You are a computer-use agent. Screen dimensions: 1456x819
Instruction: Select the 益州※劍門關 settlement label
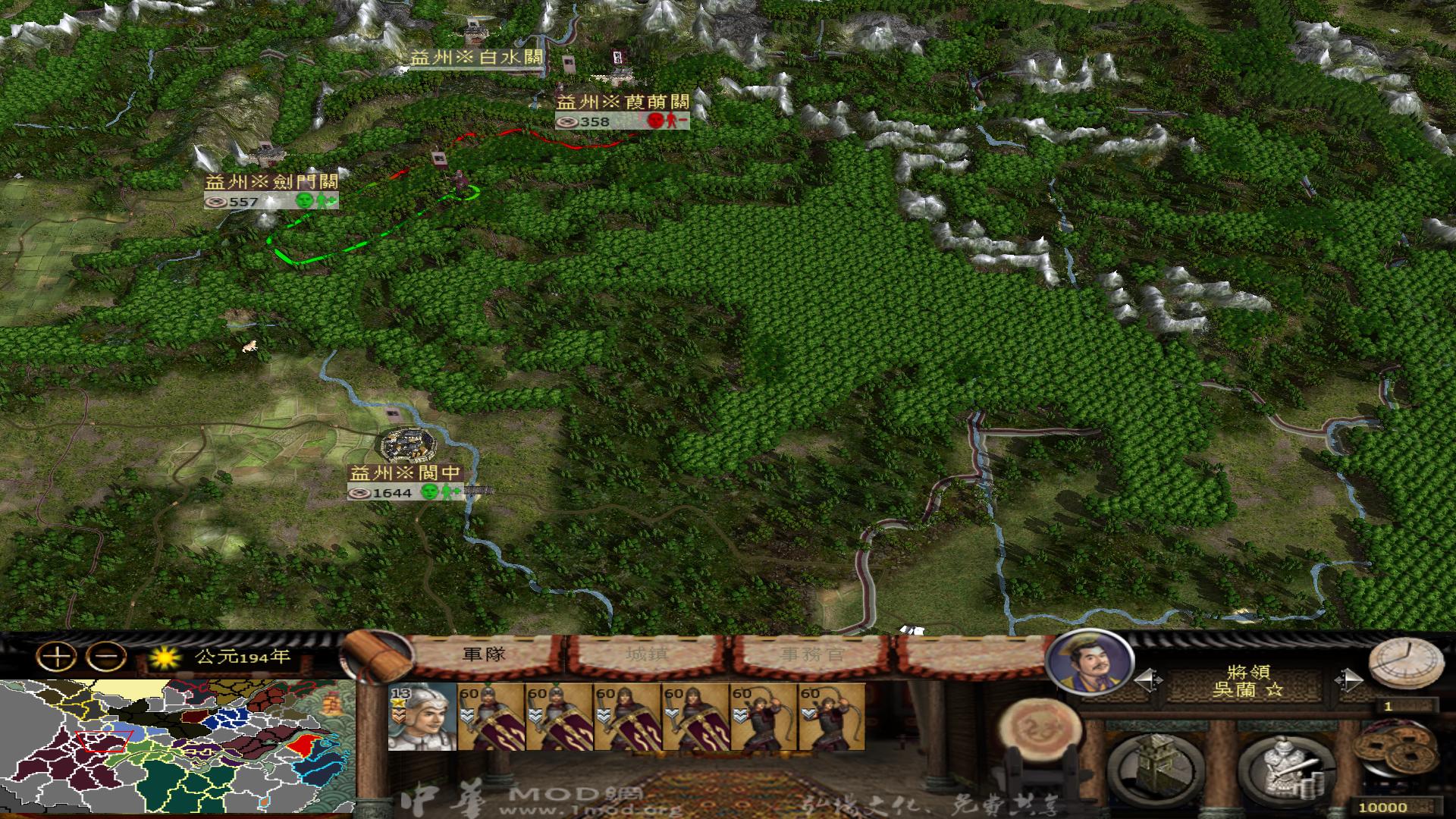tap(271, 182)
